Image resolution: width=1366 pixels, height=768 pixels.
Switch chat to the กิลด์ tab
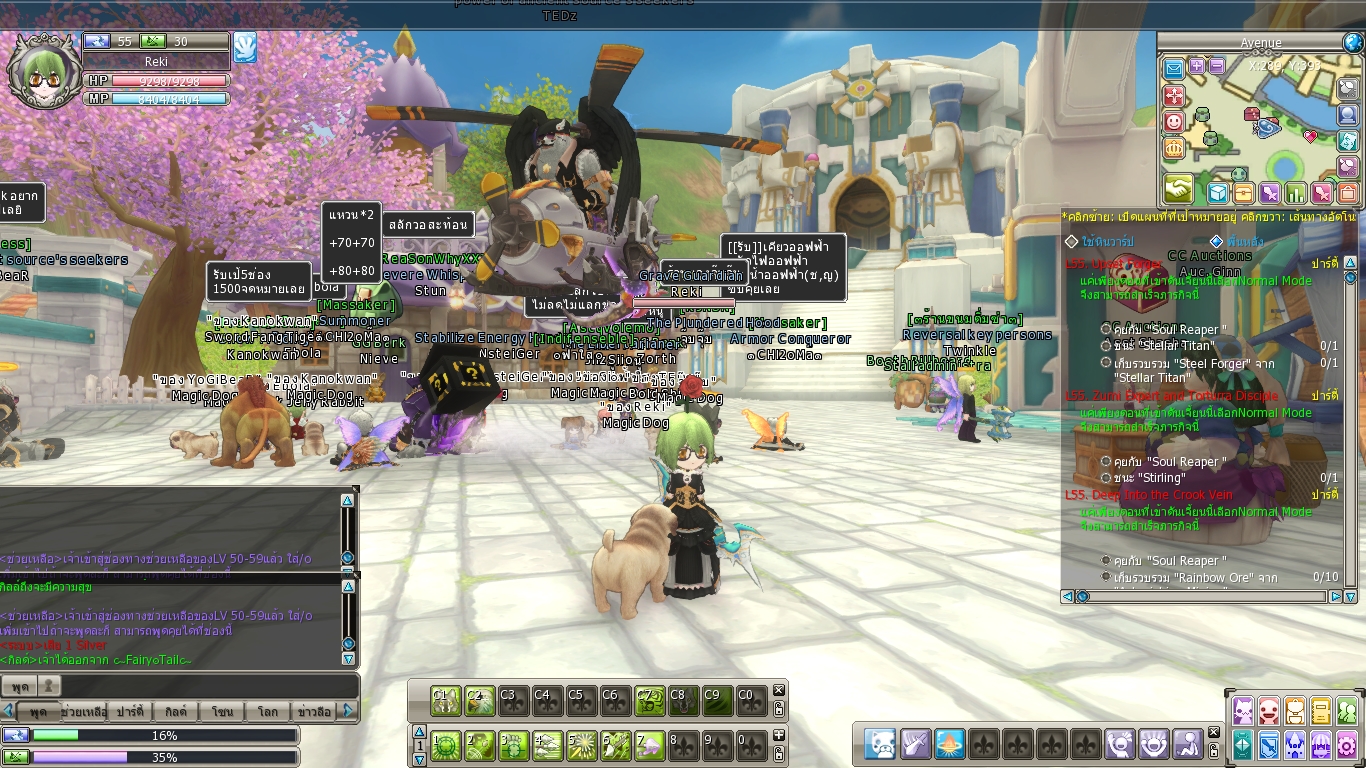(176, 712)
